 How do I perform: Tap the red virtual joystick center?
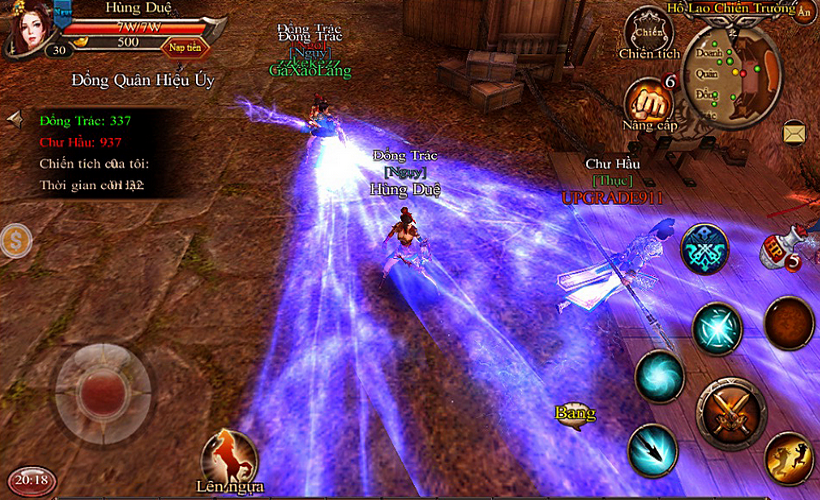click(x=103, y=385)
